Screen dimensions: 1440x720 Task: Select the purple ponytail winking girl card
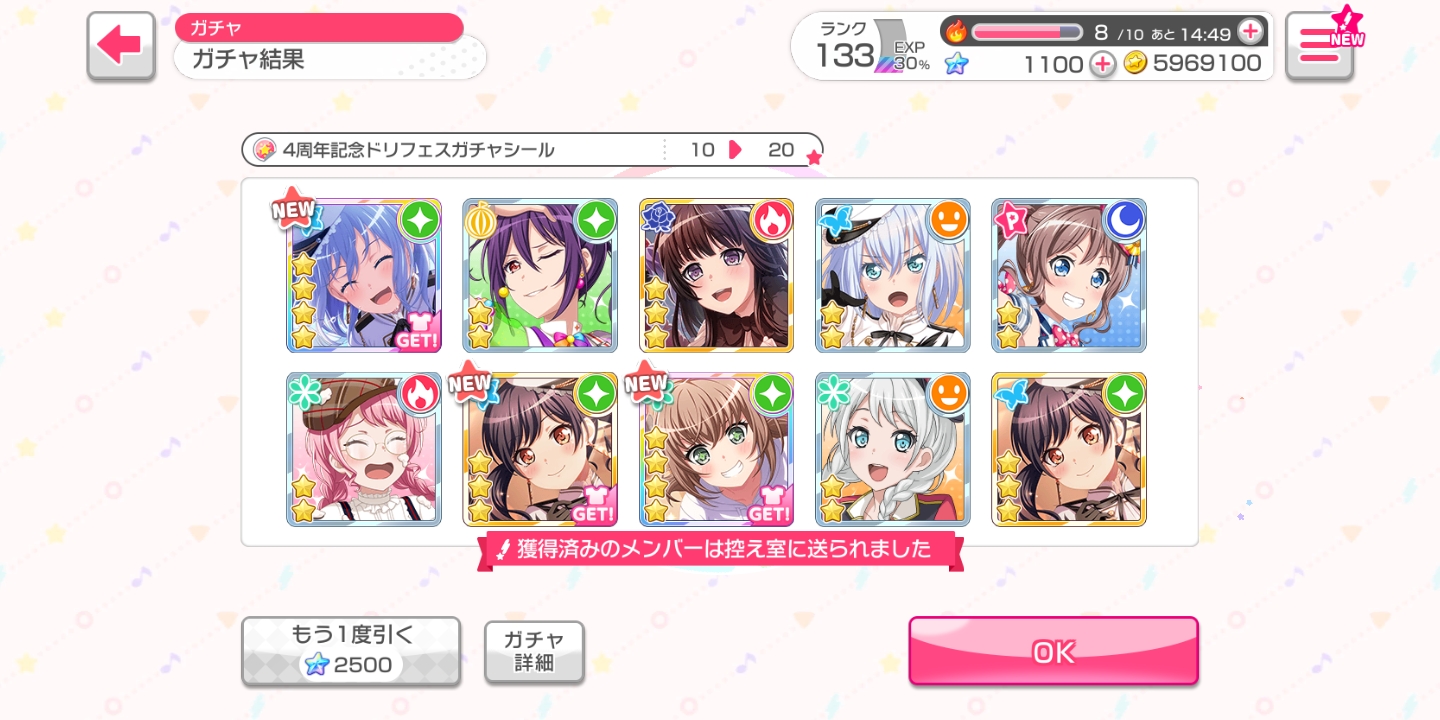click(x=540, y=276)
